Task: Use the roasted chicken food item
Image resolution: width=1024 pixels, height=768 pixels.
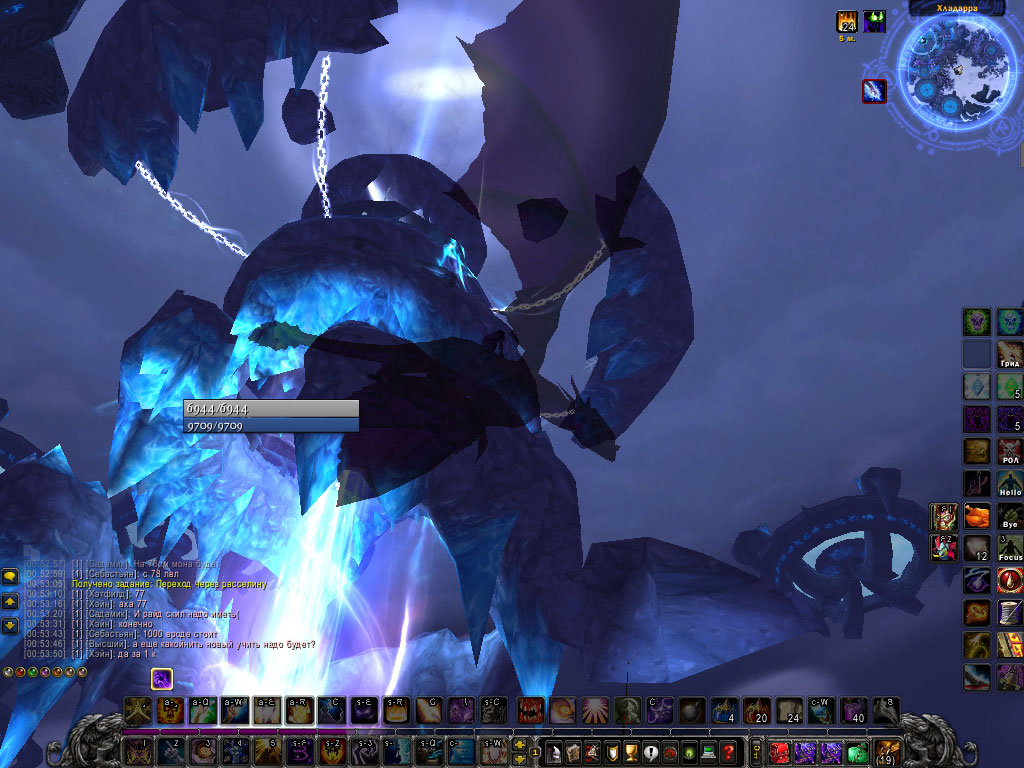Action: [977, 516]
